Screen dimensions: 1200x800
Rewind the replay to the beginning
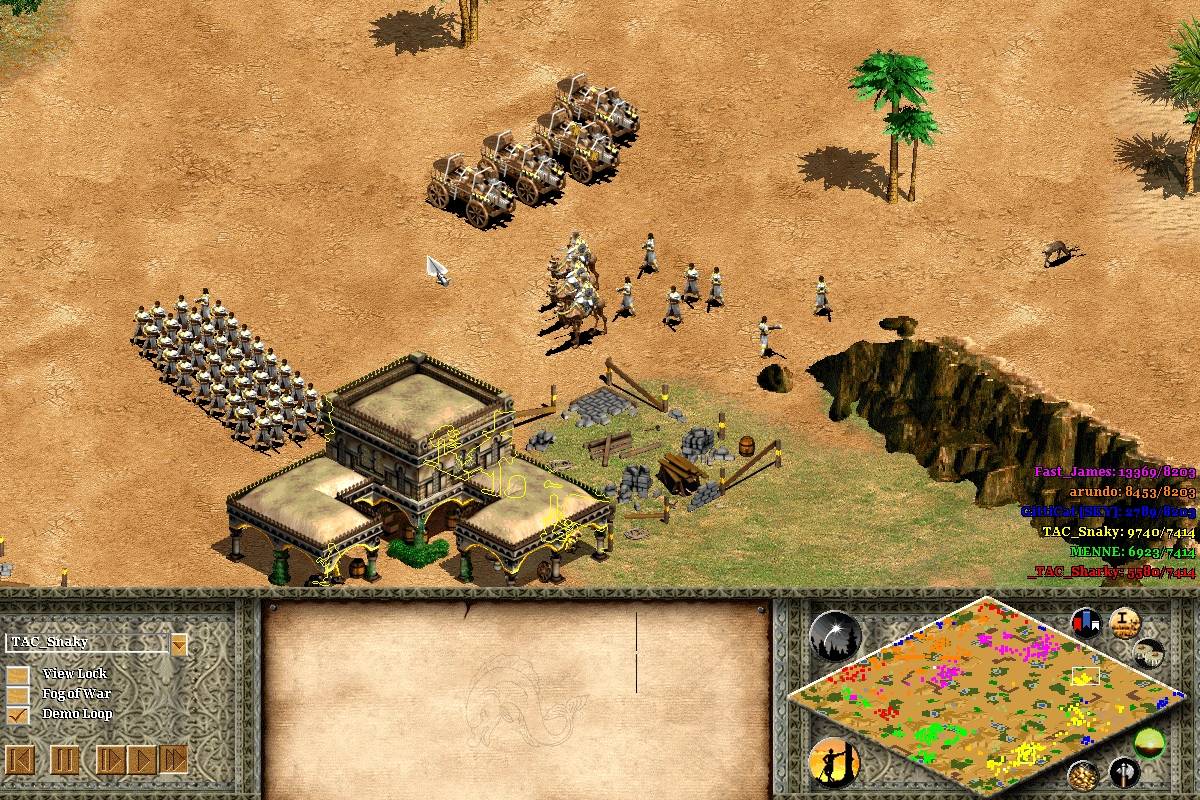tap(20, 760)
